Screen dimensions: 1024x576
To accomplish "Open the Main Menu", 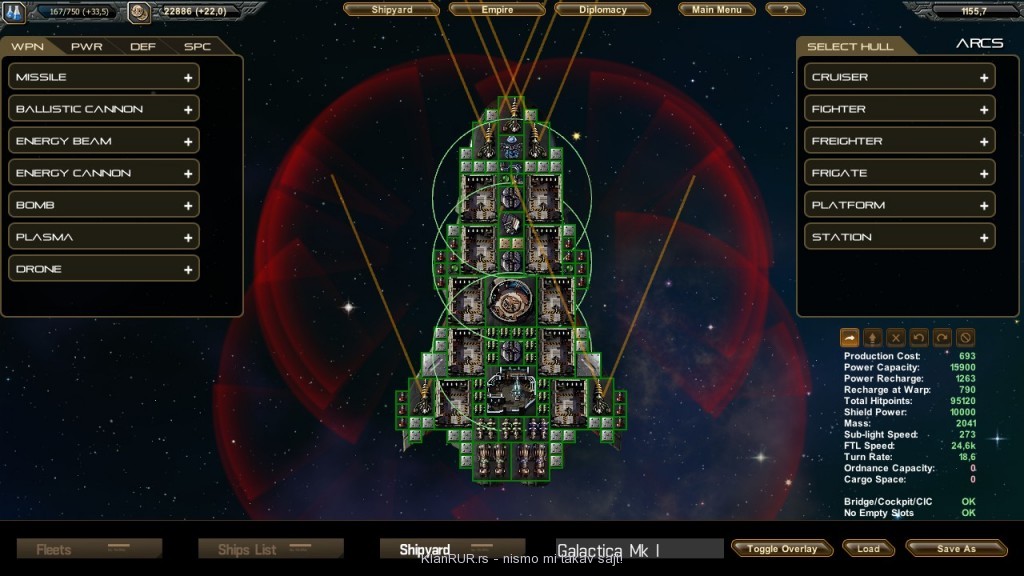I will tap(717, 10).
